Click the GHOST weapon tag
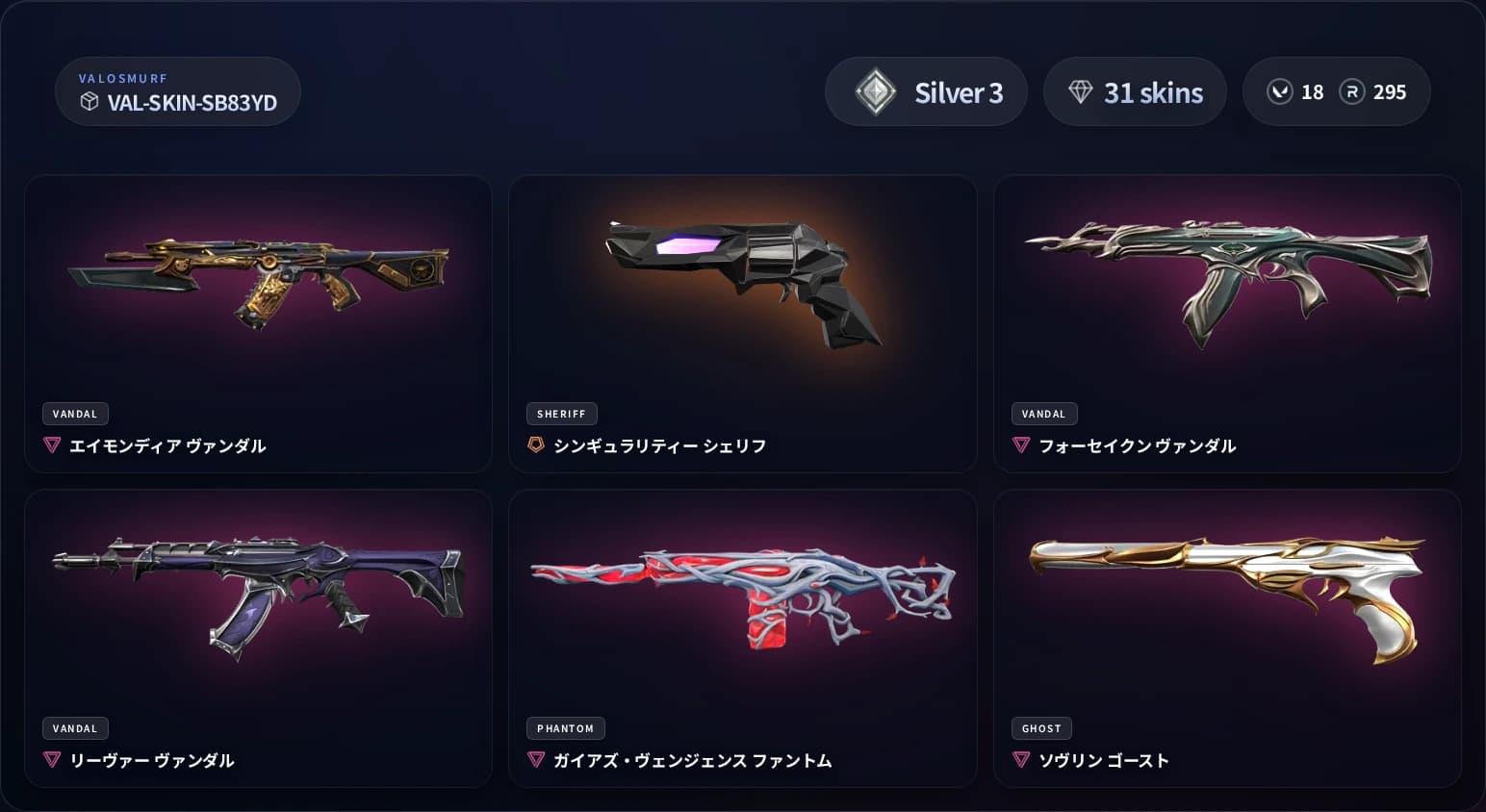 (1040, 728)
